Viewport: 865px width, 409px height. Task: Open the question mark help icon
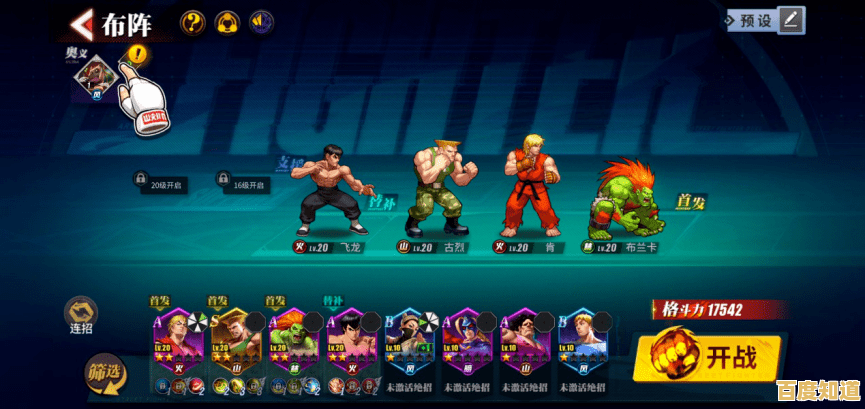point(192,22)
